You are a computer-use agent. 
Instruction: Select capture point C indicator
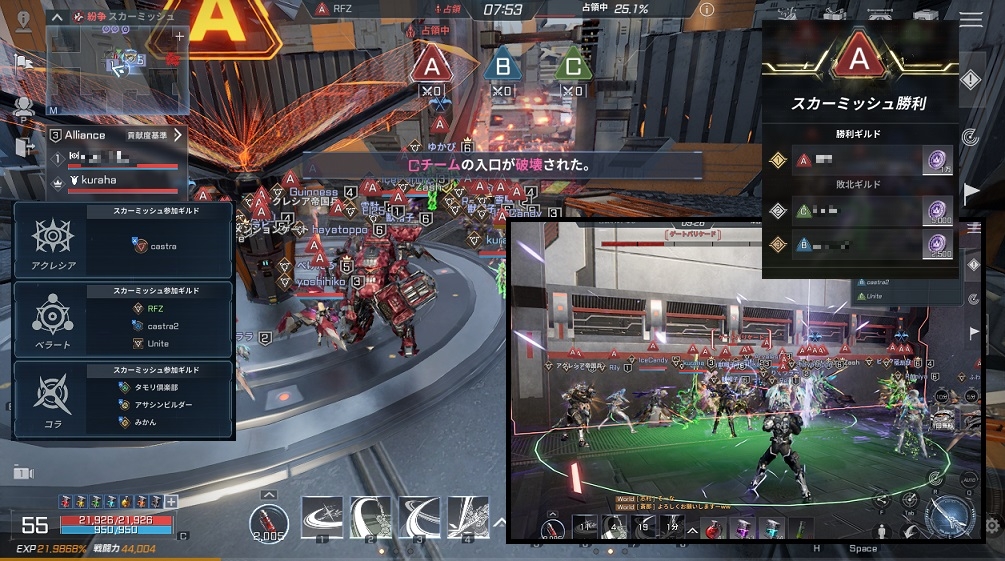click(572, 66)
